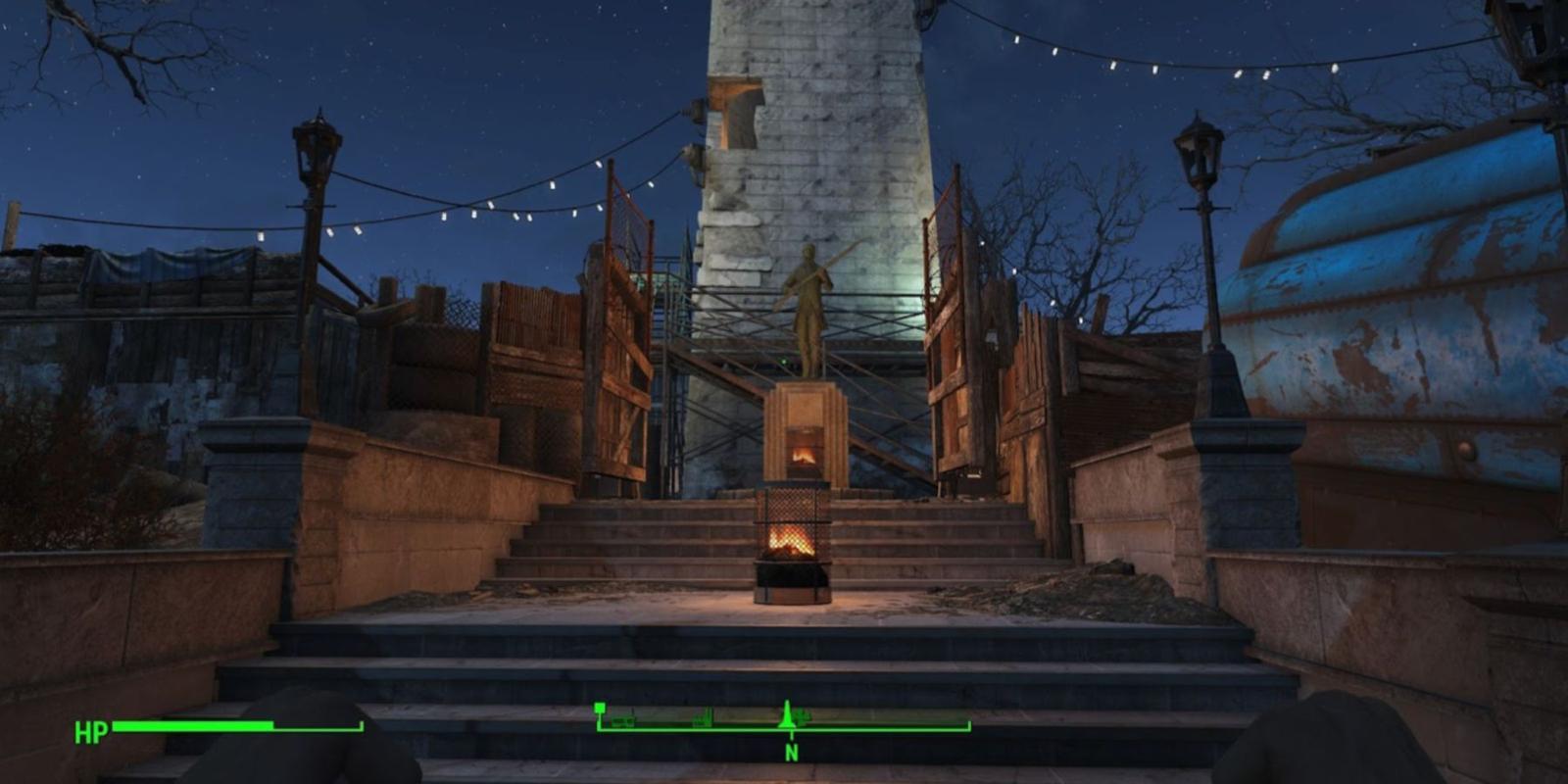Click the compass bar's north indicator

pyautogui.click(x=791, y=753)
